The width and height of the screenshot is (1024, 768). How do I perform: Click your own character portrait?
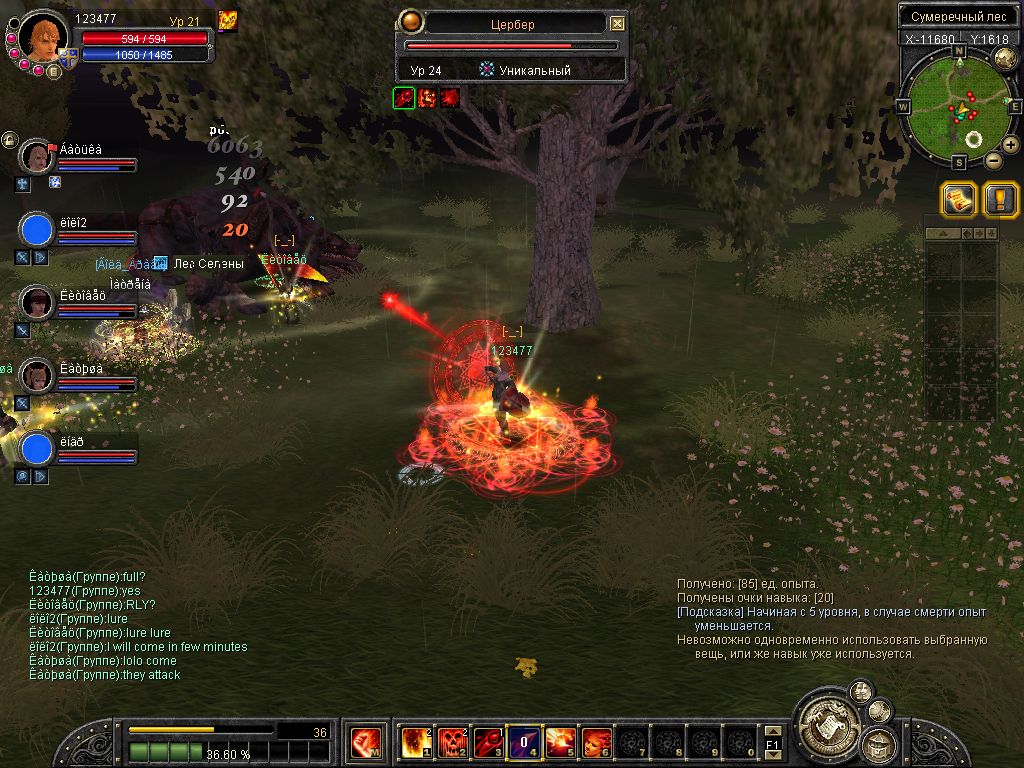click(43, 35)
